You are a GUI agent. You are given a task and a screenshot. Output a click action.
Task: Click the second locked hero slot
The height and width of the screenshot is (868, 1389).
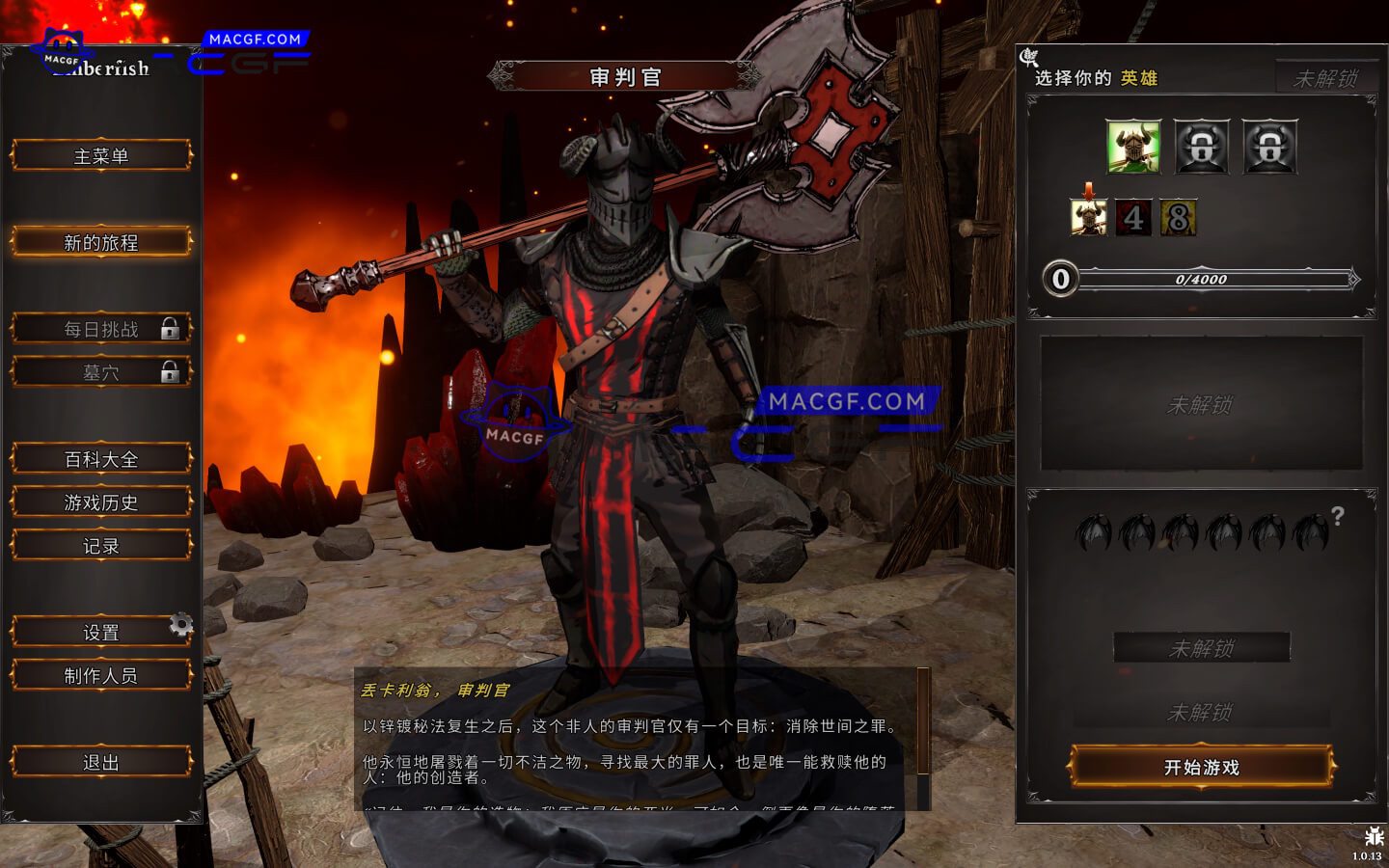(x=1270, y=147)
